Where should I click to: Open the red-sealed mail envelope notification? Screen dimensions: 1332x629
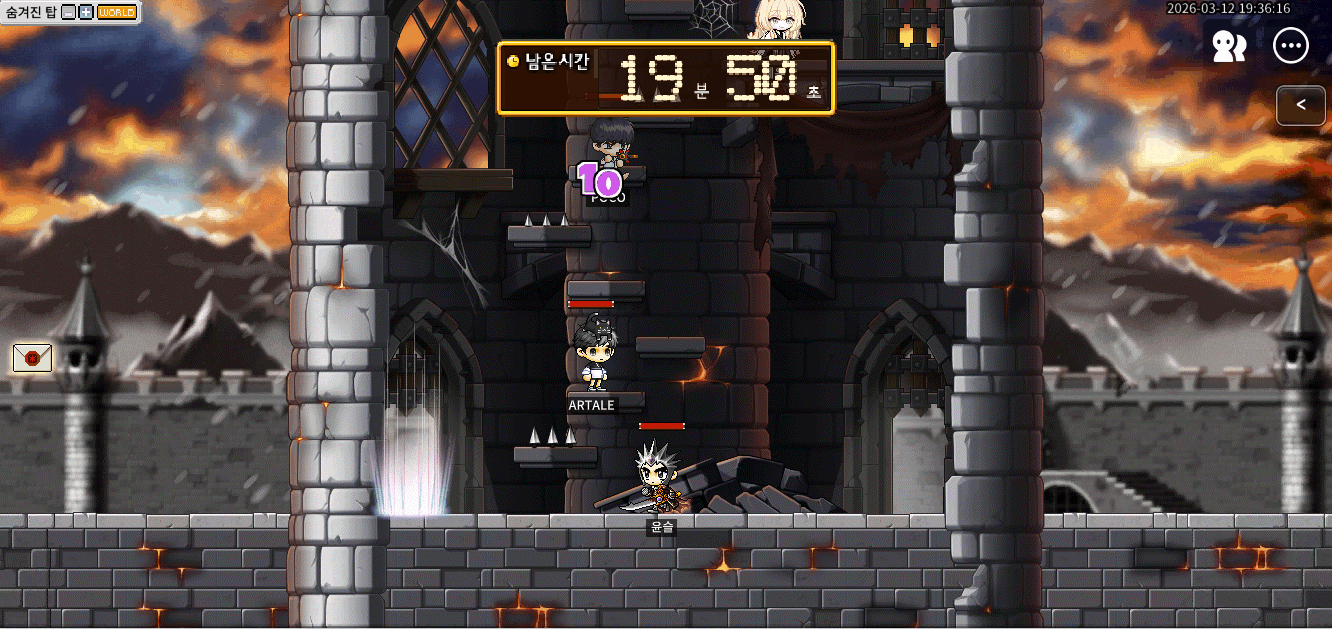point(32,358)
